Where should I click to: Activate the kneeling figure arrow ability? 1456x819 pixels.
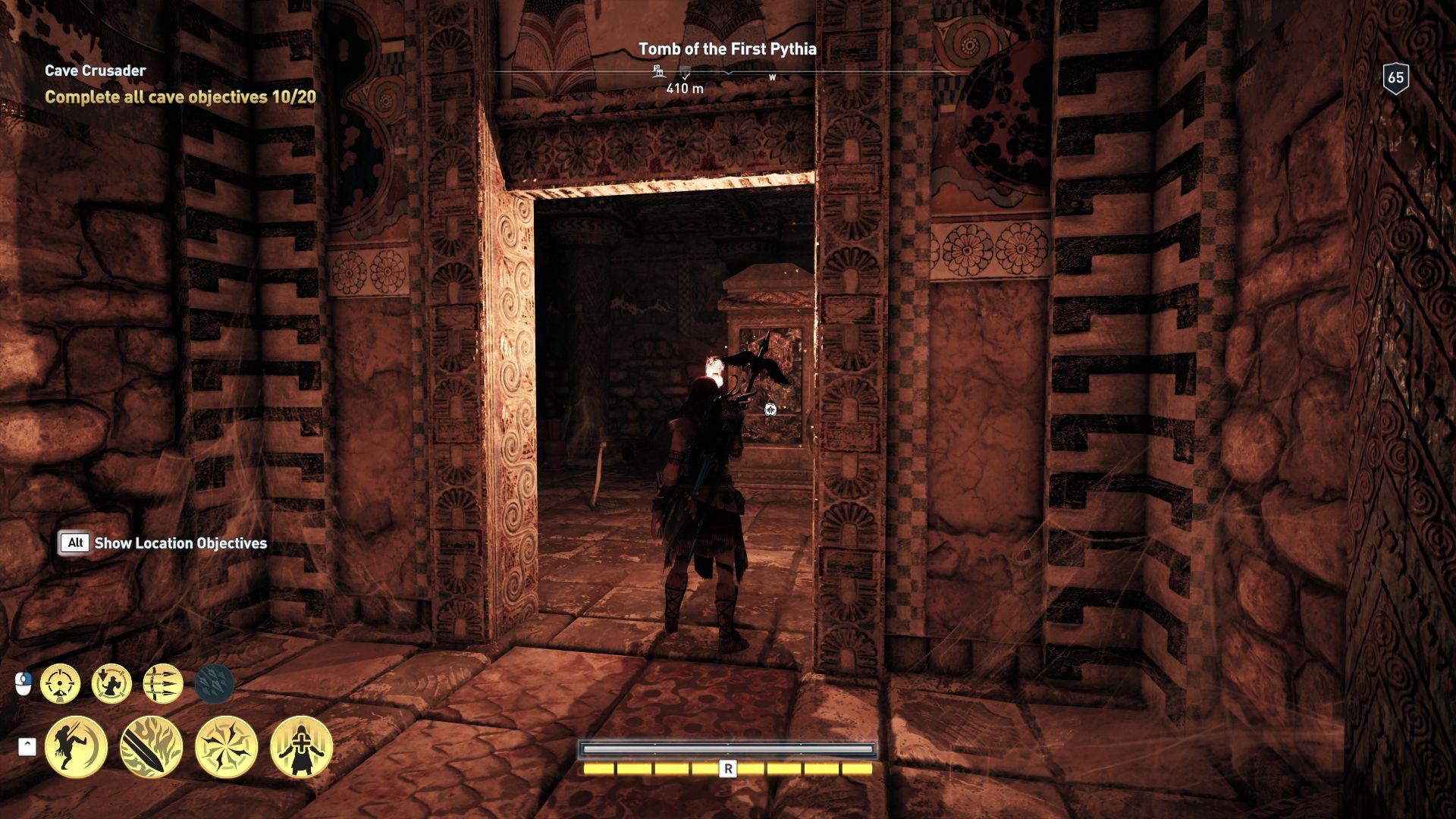[111, 684]
